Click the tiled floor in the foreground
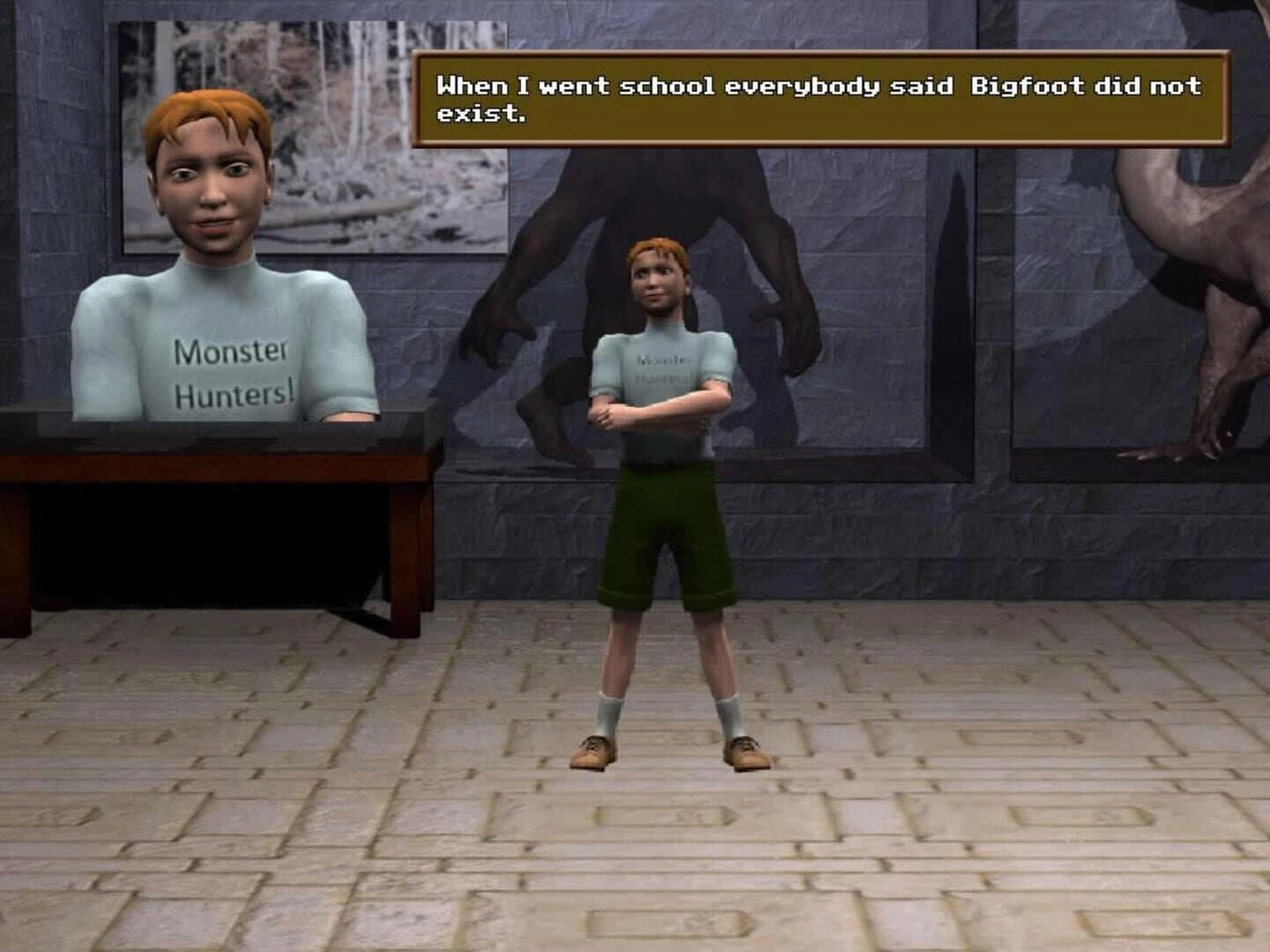Viewport: 1270px width, 952px height. [617, 873]
